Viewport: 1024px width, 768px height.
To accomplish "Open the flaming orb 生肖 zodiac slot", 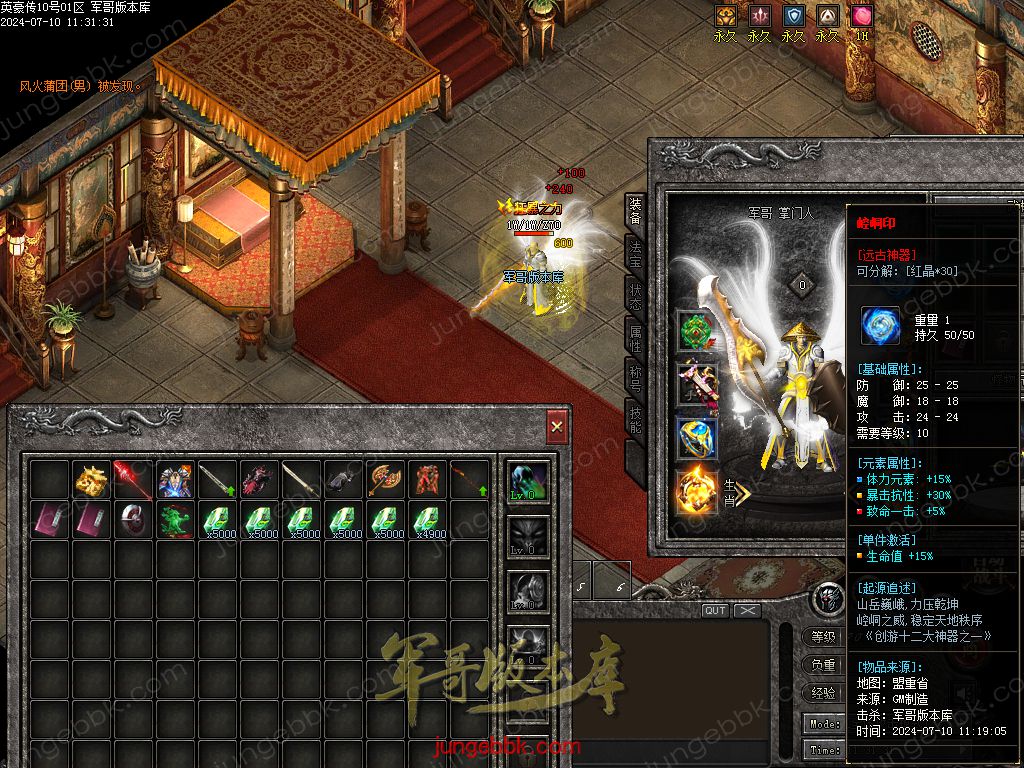I will (x=697, y=492).
